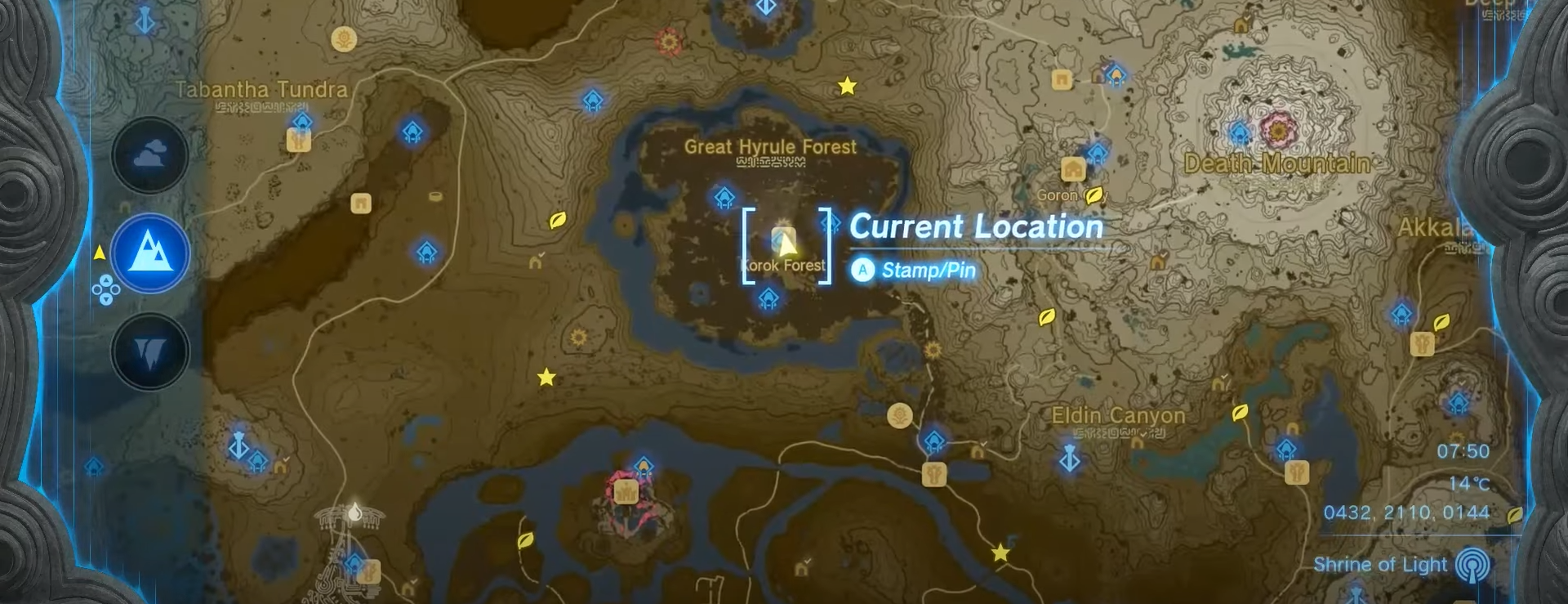Click the yellow layer indicator triangle
1568x604 pixels.
100,253
